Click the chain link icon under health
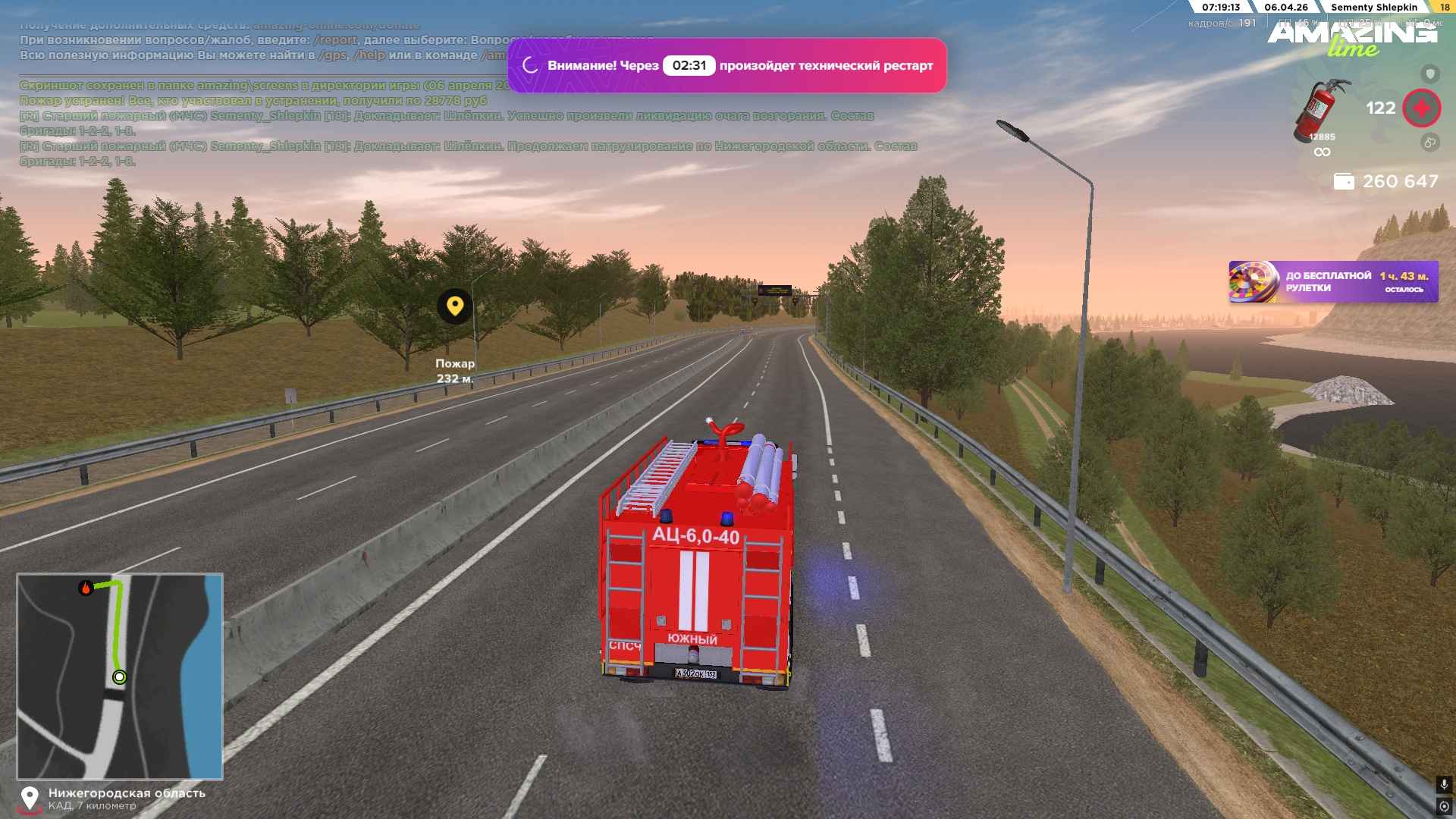The height and width of the screenshot is (819, 1456). pos(1429,142)
